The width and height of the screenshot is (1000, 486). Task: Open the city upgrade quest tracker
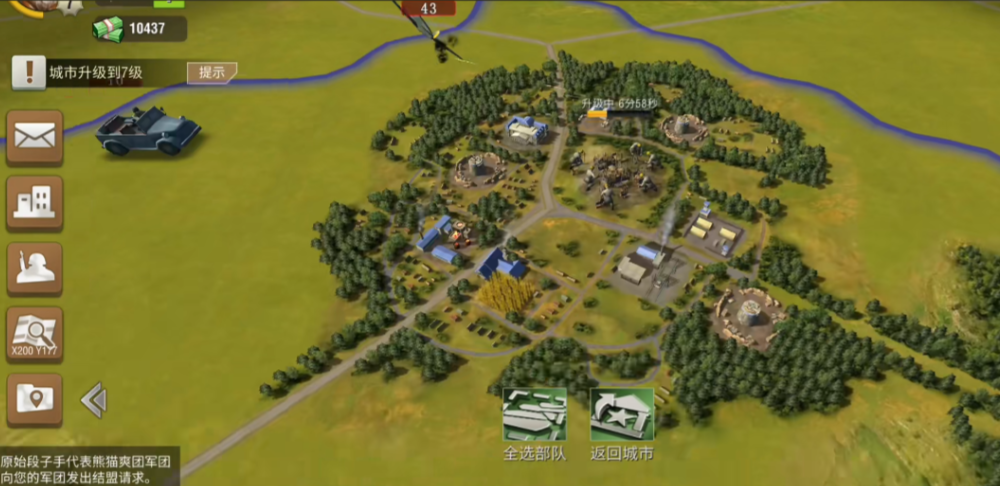[100, 72]
